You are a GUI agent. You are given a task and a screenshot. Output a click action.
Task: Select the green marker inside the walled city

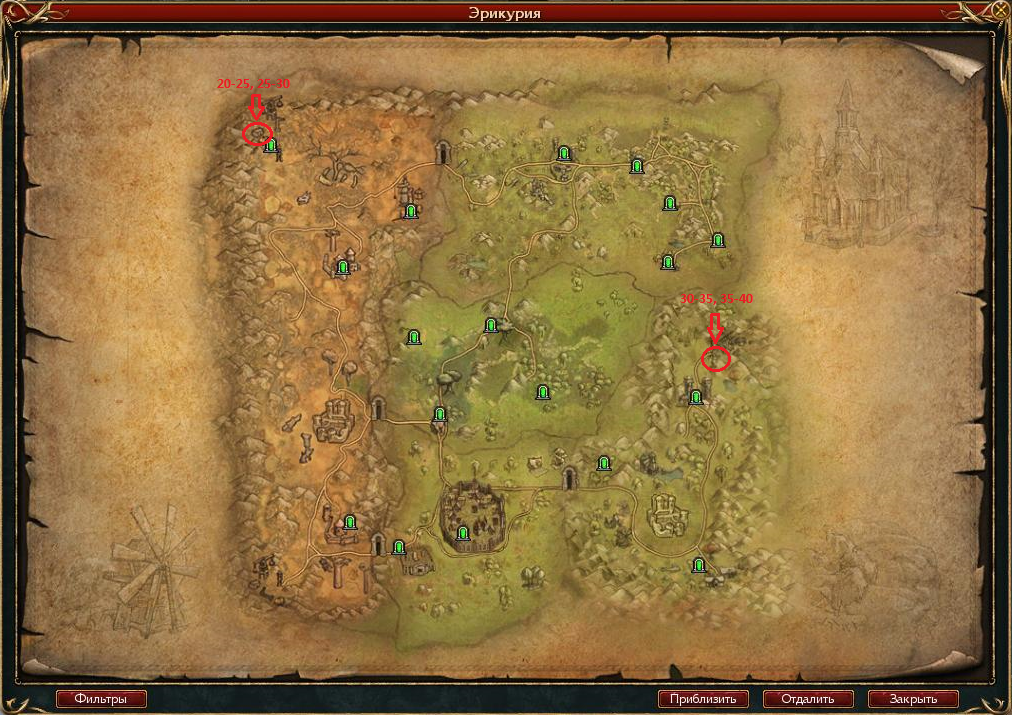pos(463,534)
